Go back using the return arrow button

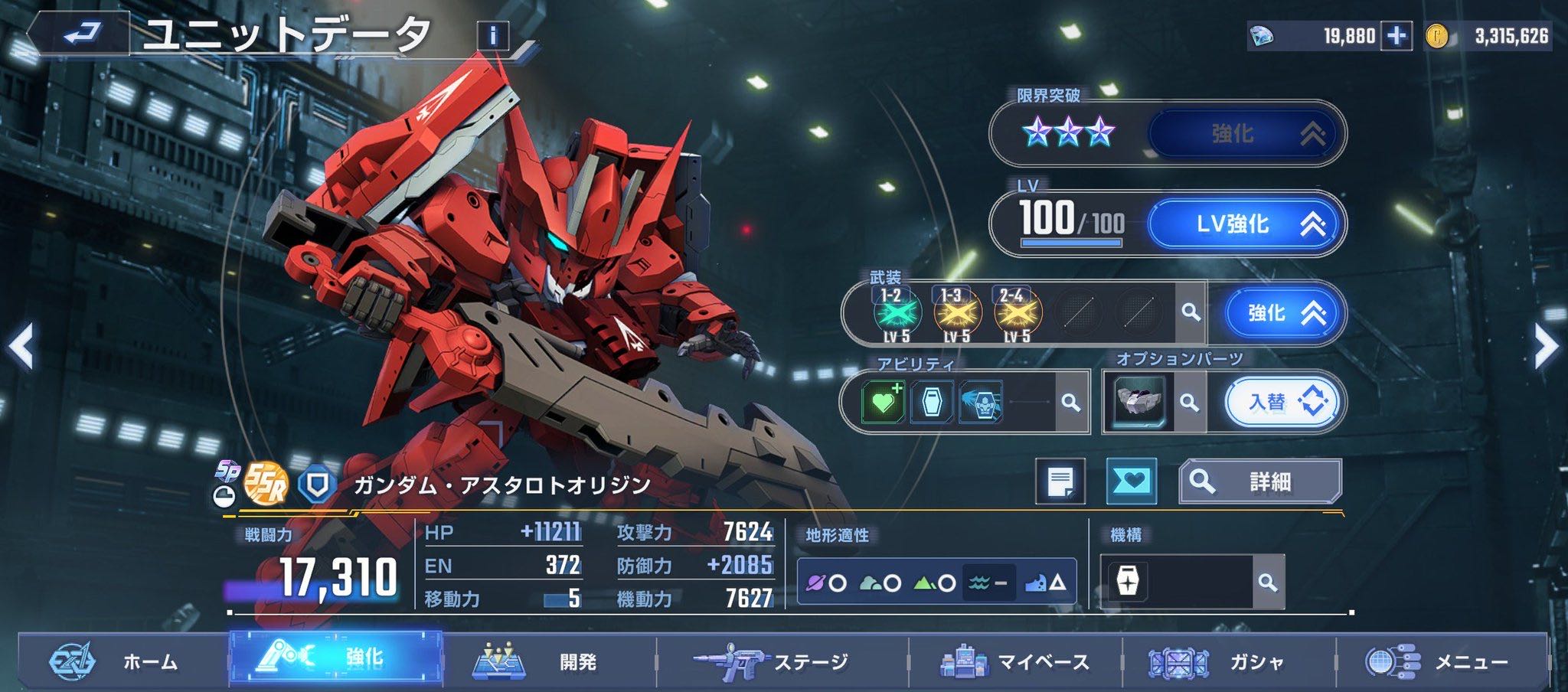[80, 34]
